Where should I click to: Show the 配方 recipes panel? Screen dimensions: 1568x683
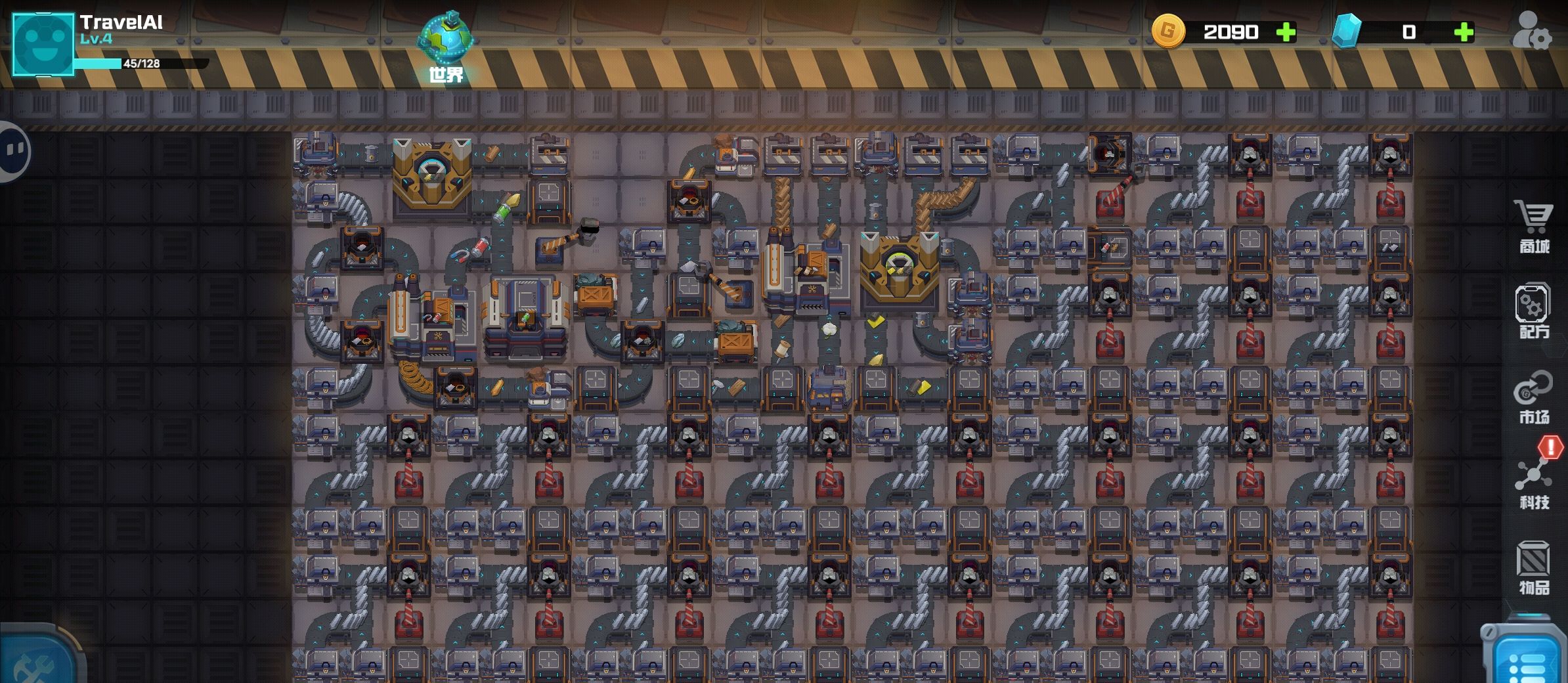[1533, 311]
